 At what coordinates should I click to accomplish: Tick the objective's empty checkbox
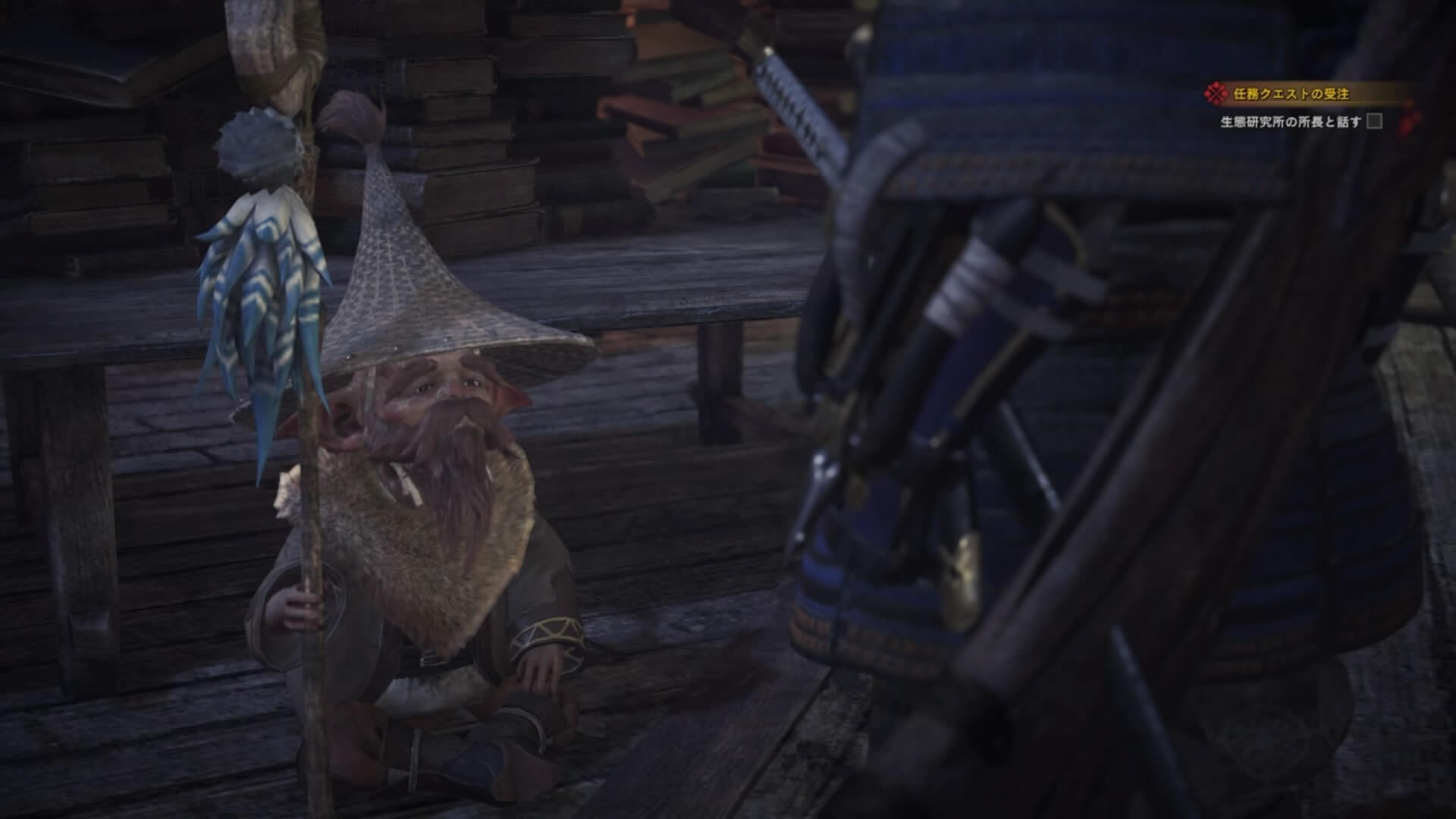[1374, 121]
